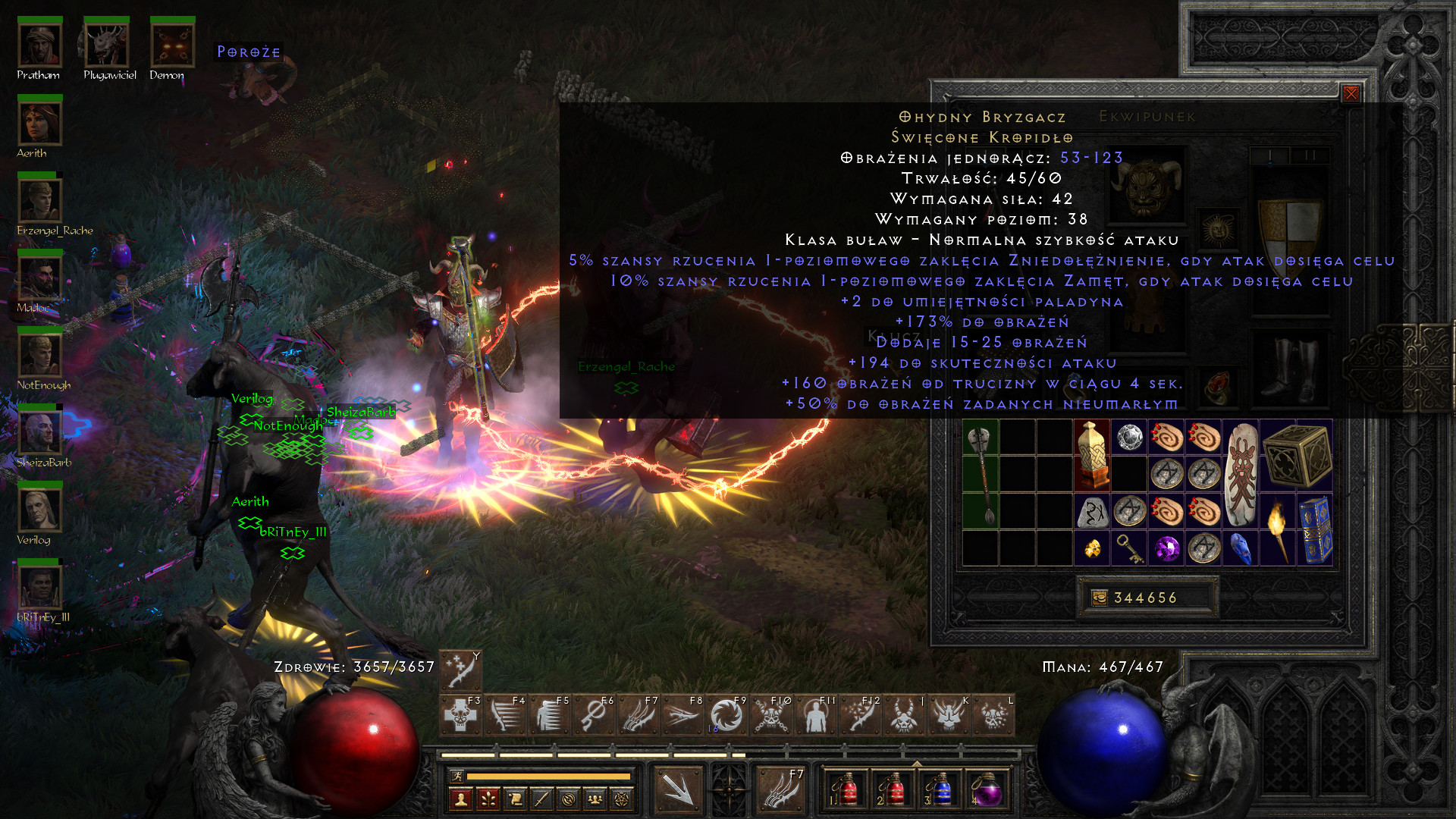Pick the bronze key in the inventory
Viewport: 1456px width, 819px height.
[1129, 548]
